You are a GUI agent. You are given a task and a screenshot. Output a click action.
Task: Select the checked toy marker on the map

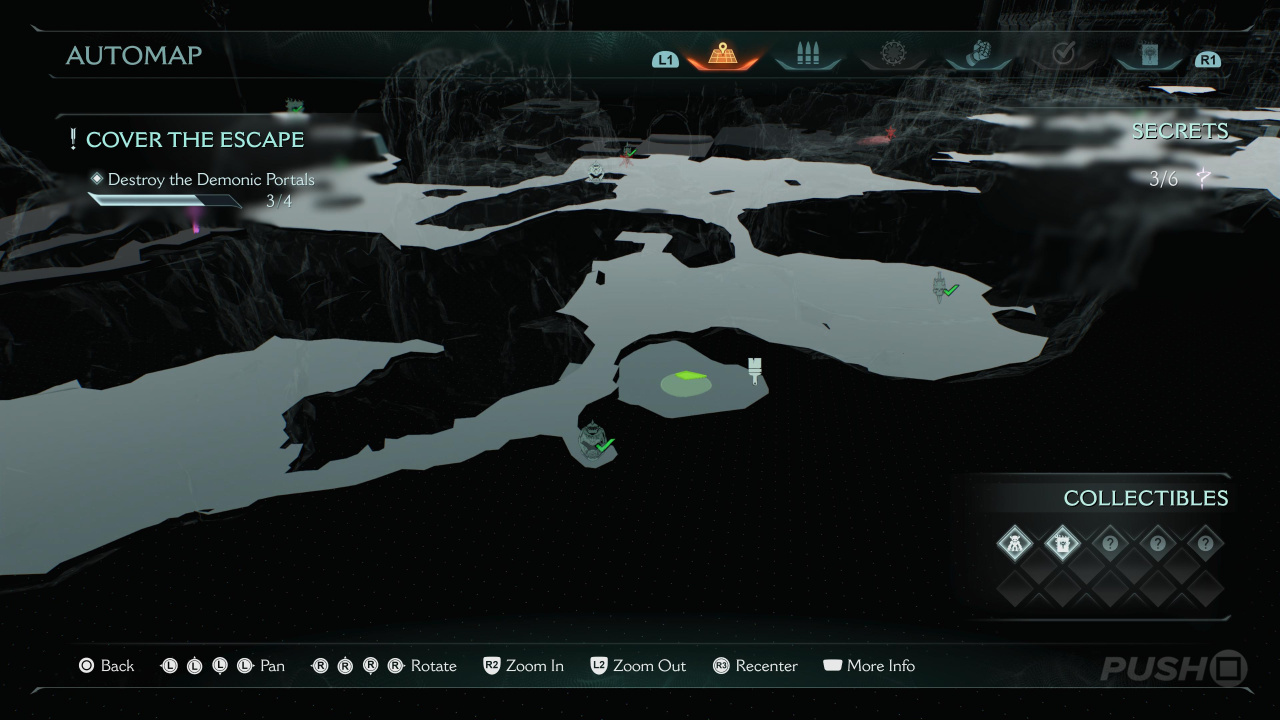tap(594, 440)
